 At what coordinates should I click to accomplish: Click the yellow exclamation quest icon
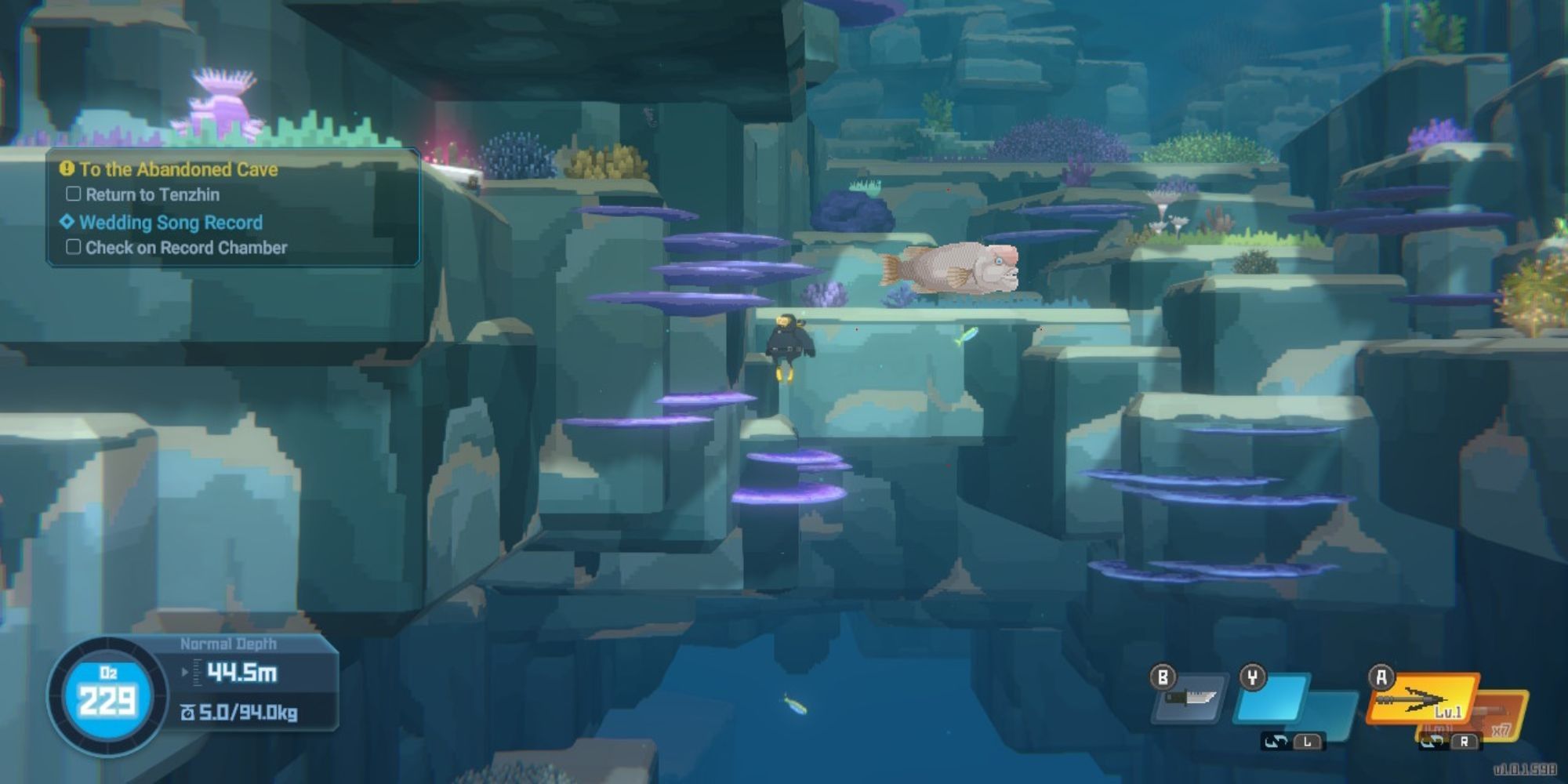click(66, 168)
